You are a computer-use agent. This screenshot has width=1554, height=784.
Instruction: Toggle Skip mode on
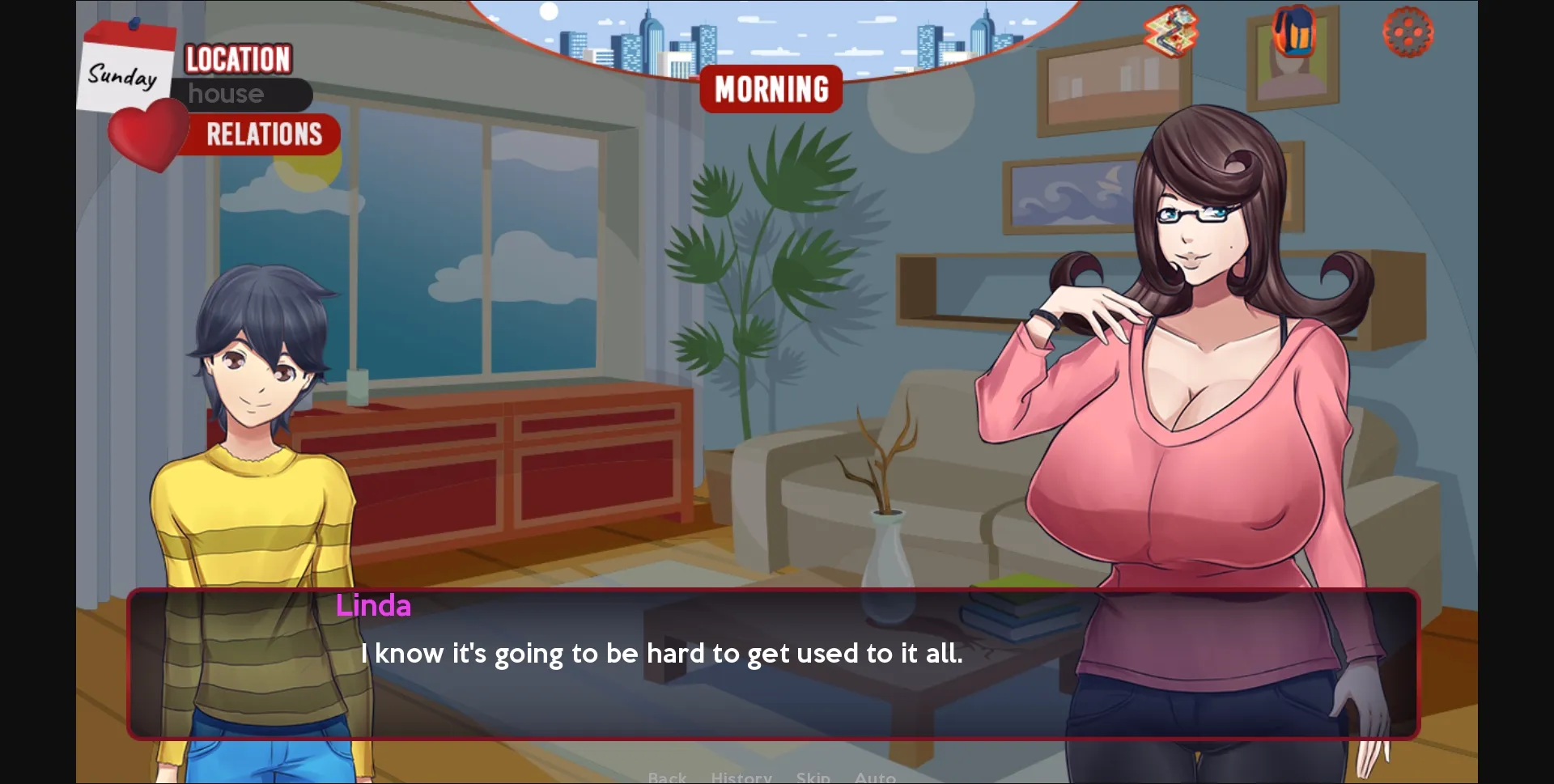pyautogui.click(x=813, y=776)
